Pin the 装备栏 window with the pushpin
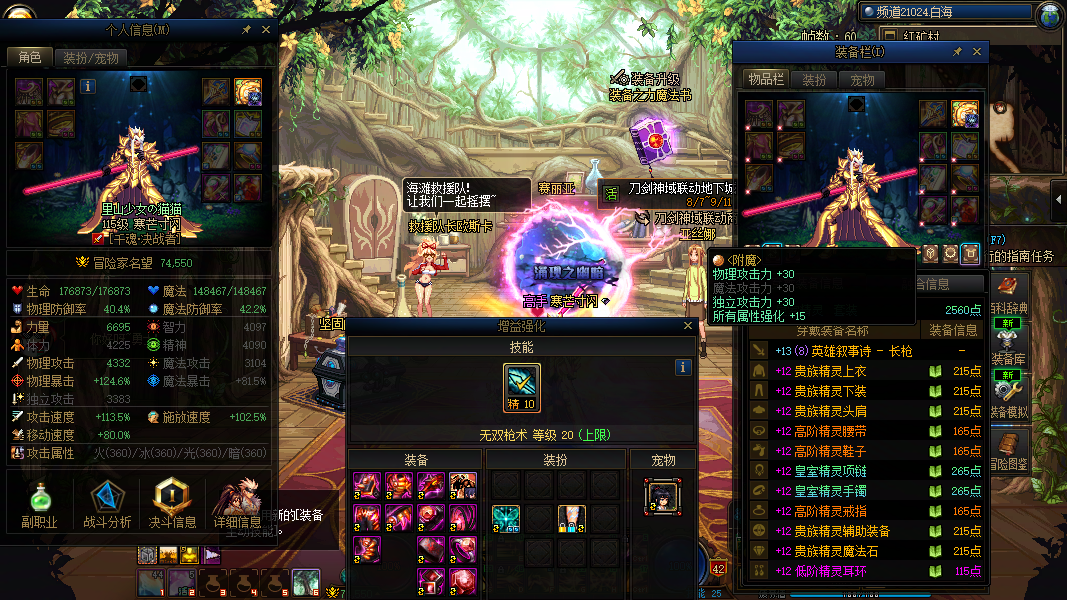Screen dimensions: 1067x600 (957, 52)
